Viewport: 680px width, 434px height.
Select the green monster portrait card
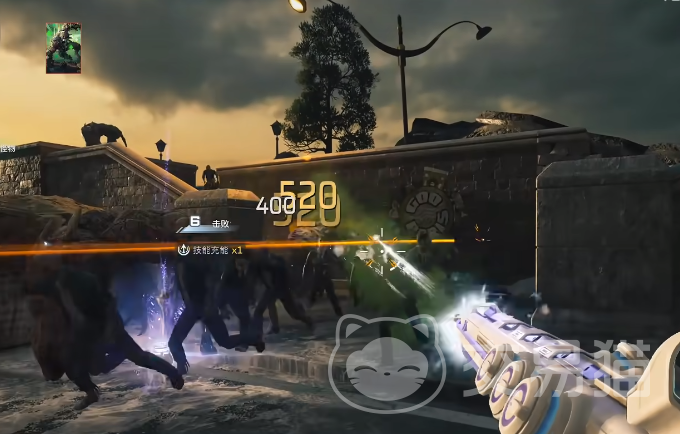tap(63, 48)
